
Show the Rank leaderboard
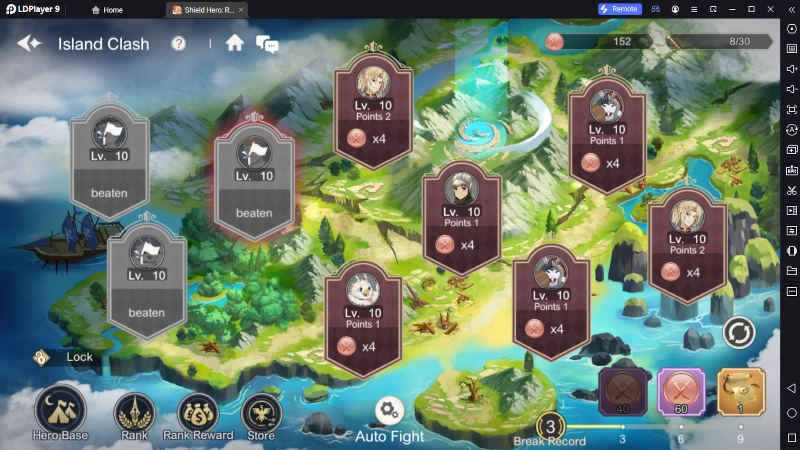click(x=134, y=413)
